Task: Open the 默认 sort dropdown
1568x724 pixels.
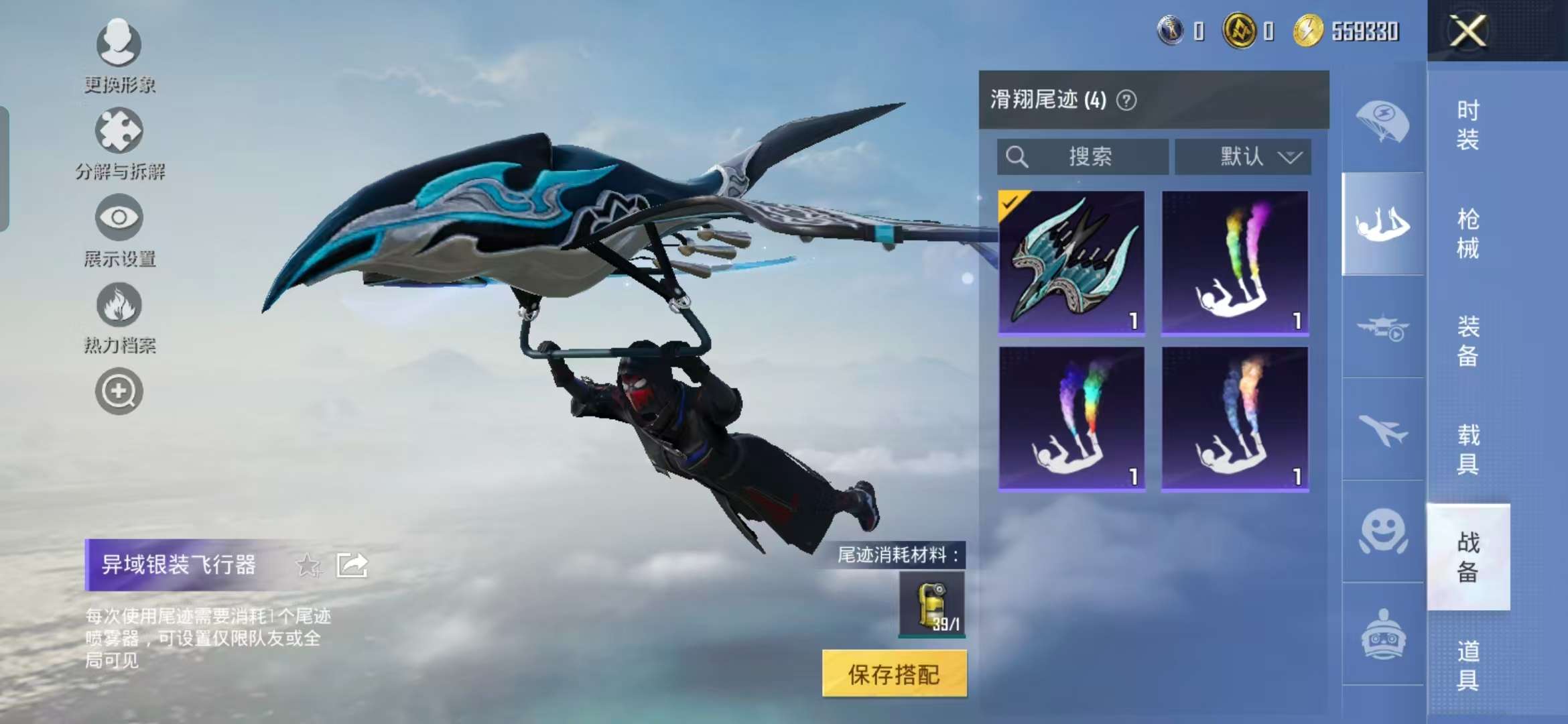Action: pyautogui.click(x=1243, y=156)
